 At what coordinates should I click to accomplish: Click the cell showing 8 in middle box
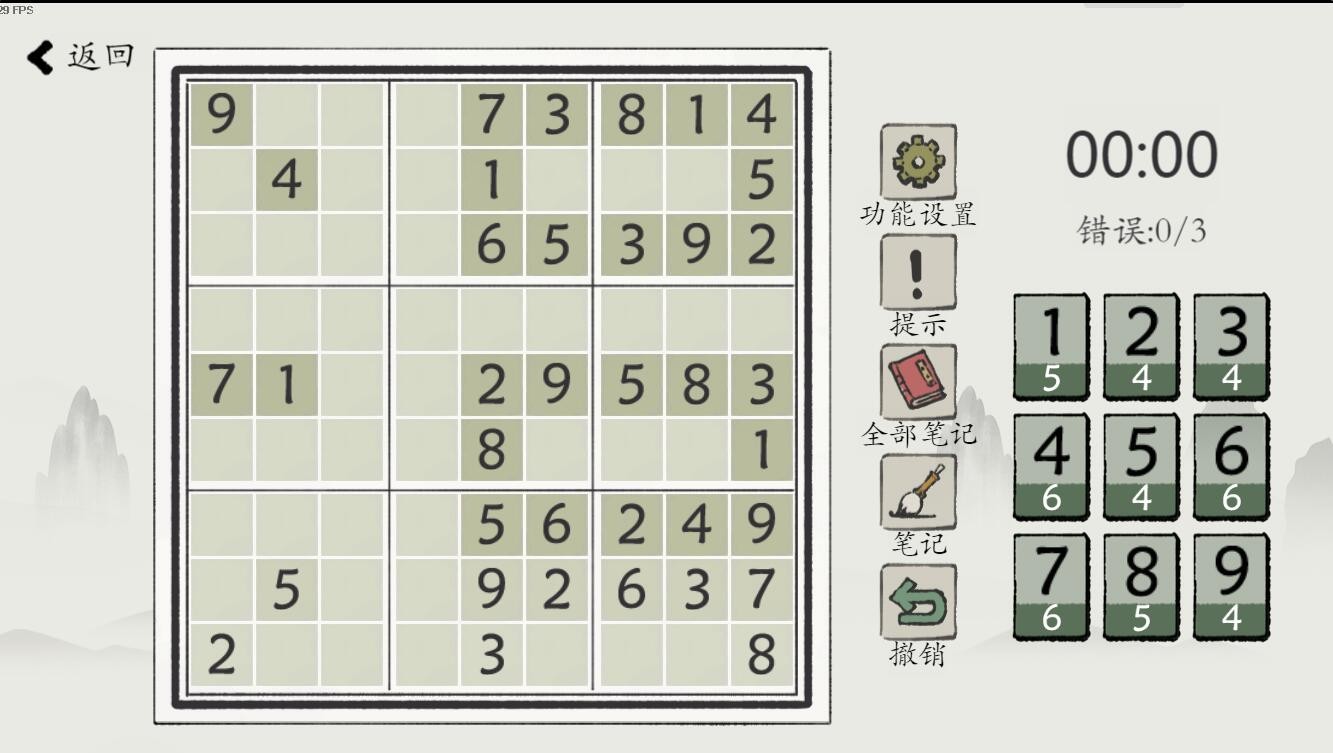[490, 450]
